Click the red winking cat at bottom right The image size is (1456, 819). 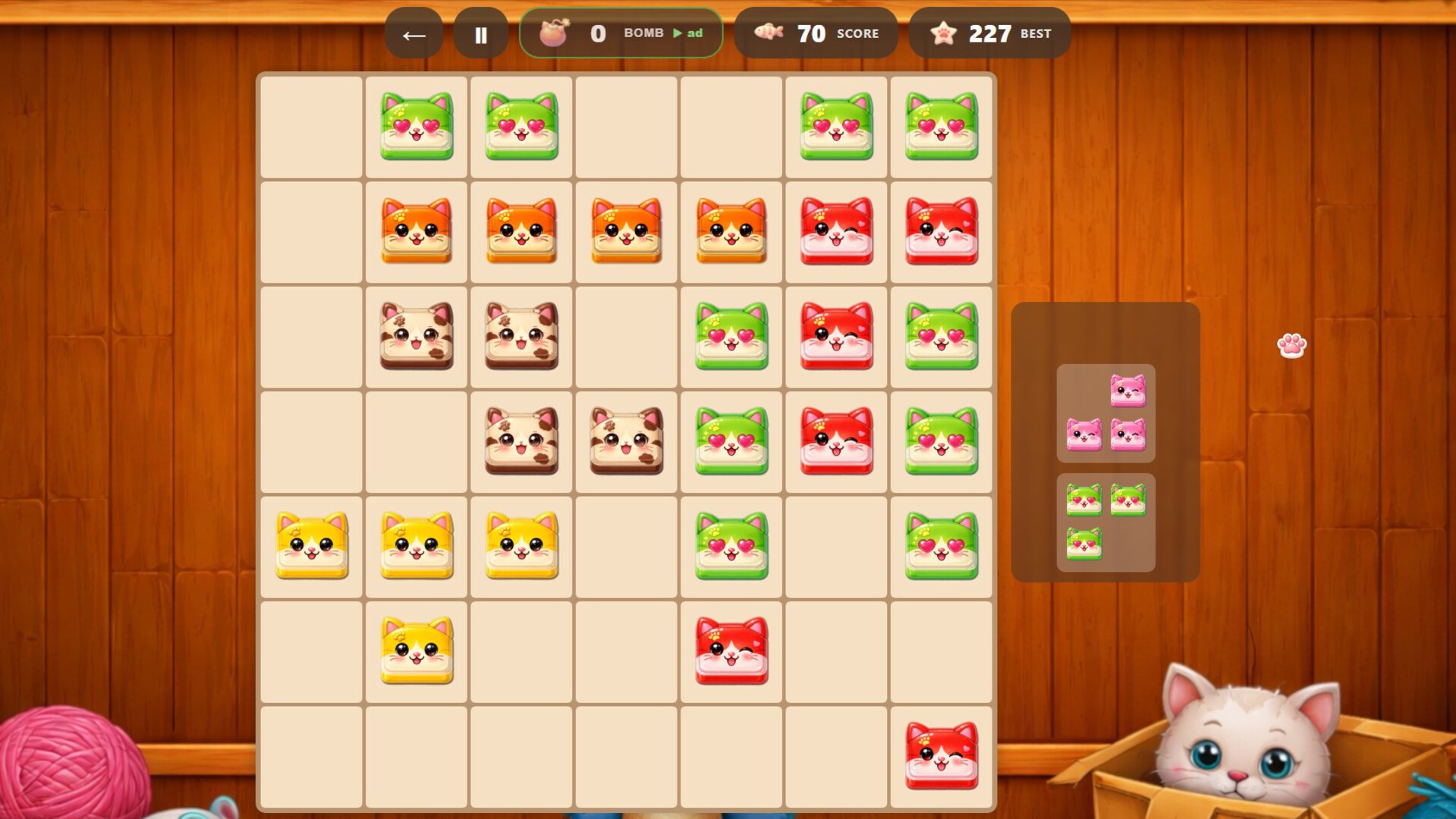(941, 755)
